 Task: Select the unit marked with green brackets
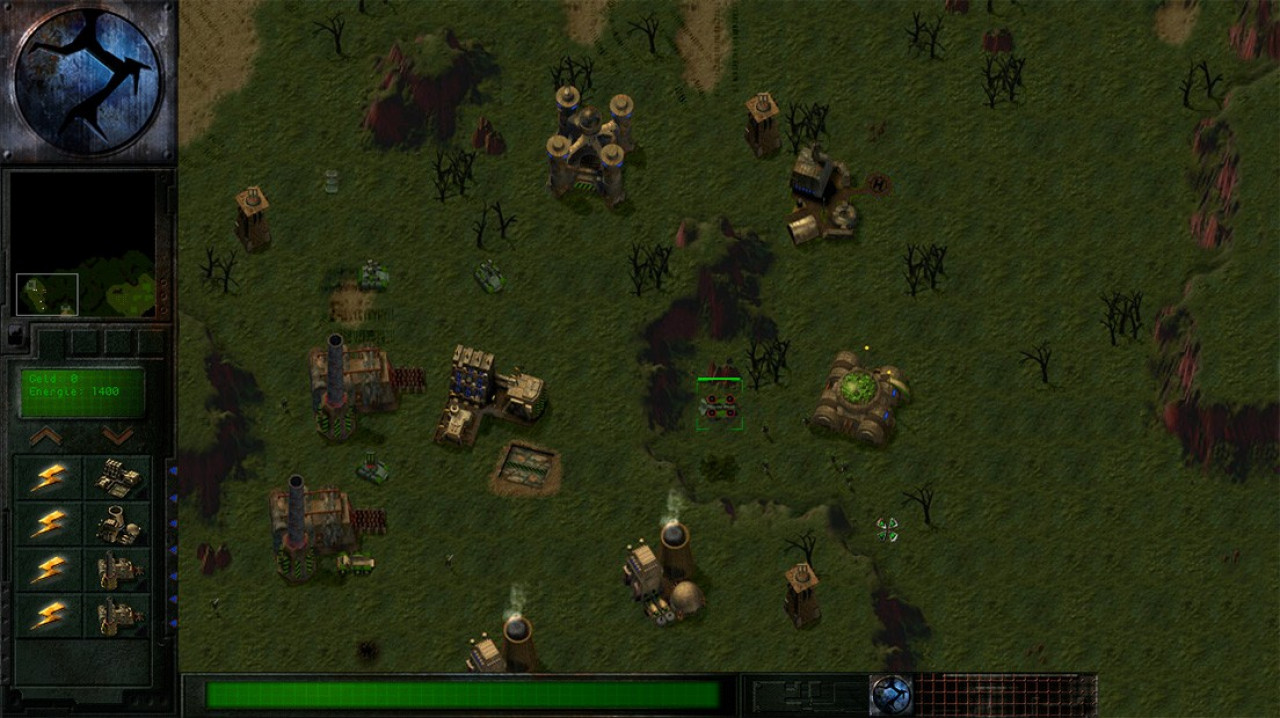click(x=719, y=404)
